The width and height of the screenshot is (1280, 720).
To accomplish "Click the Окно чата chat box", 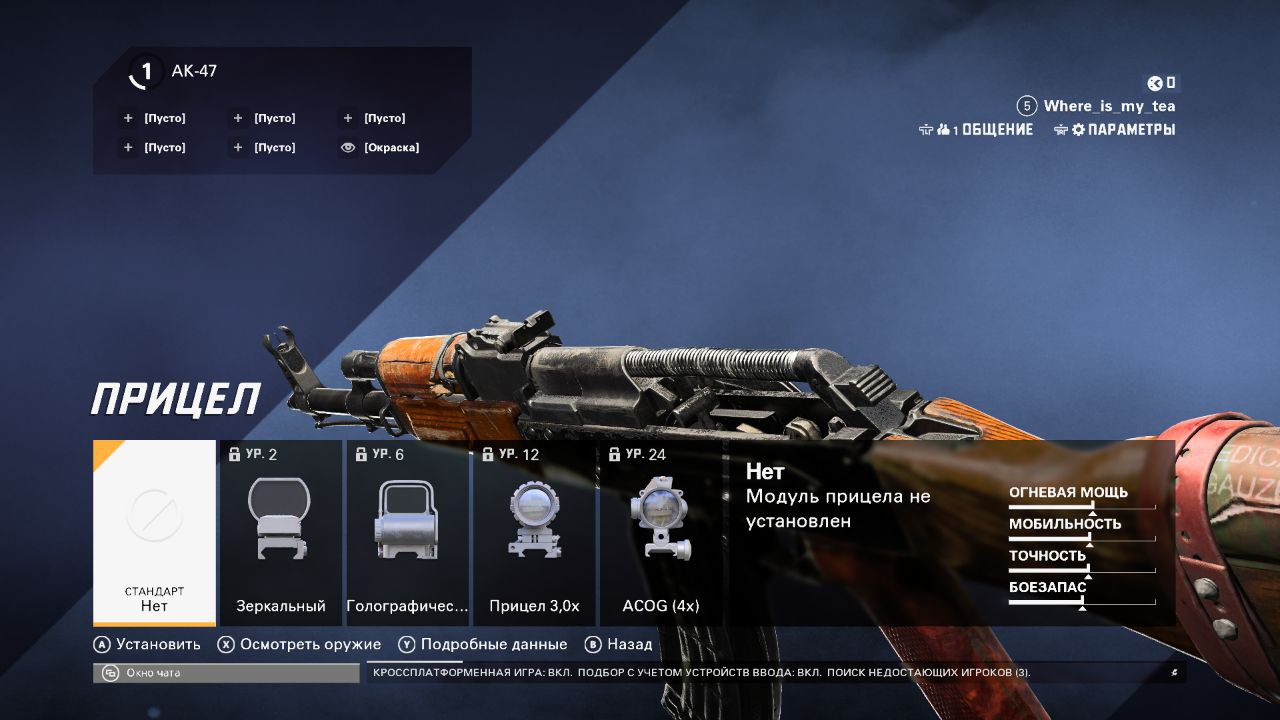I will click(x=226, y=673).
